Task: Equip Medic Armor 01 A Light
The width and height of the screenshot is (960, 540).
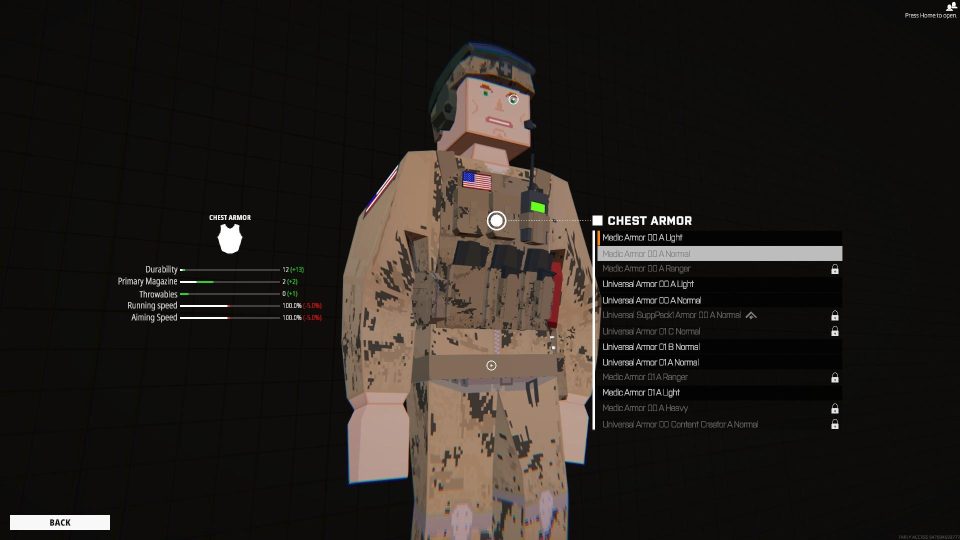Action: click(x=720, y=393)
